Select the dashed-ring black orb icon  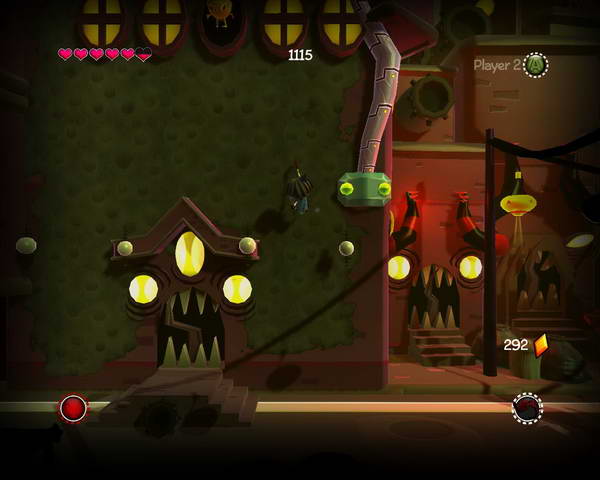[x=527, y=408]
